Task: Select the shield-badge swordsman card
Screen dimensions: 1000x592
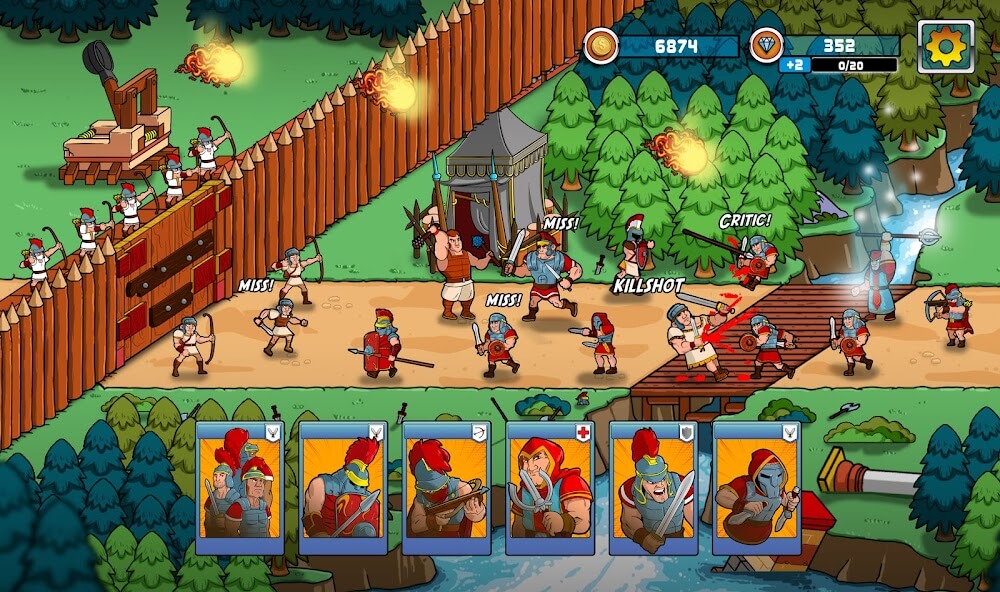Action: pos(653,488)
